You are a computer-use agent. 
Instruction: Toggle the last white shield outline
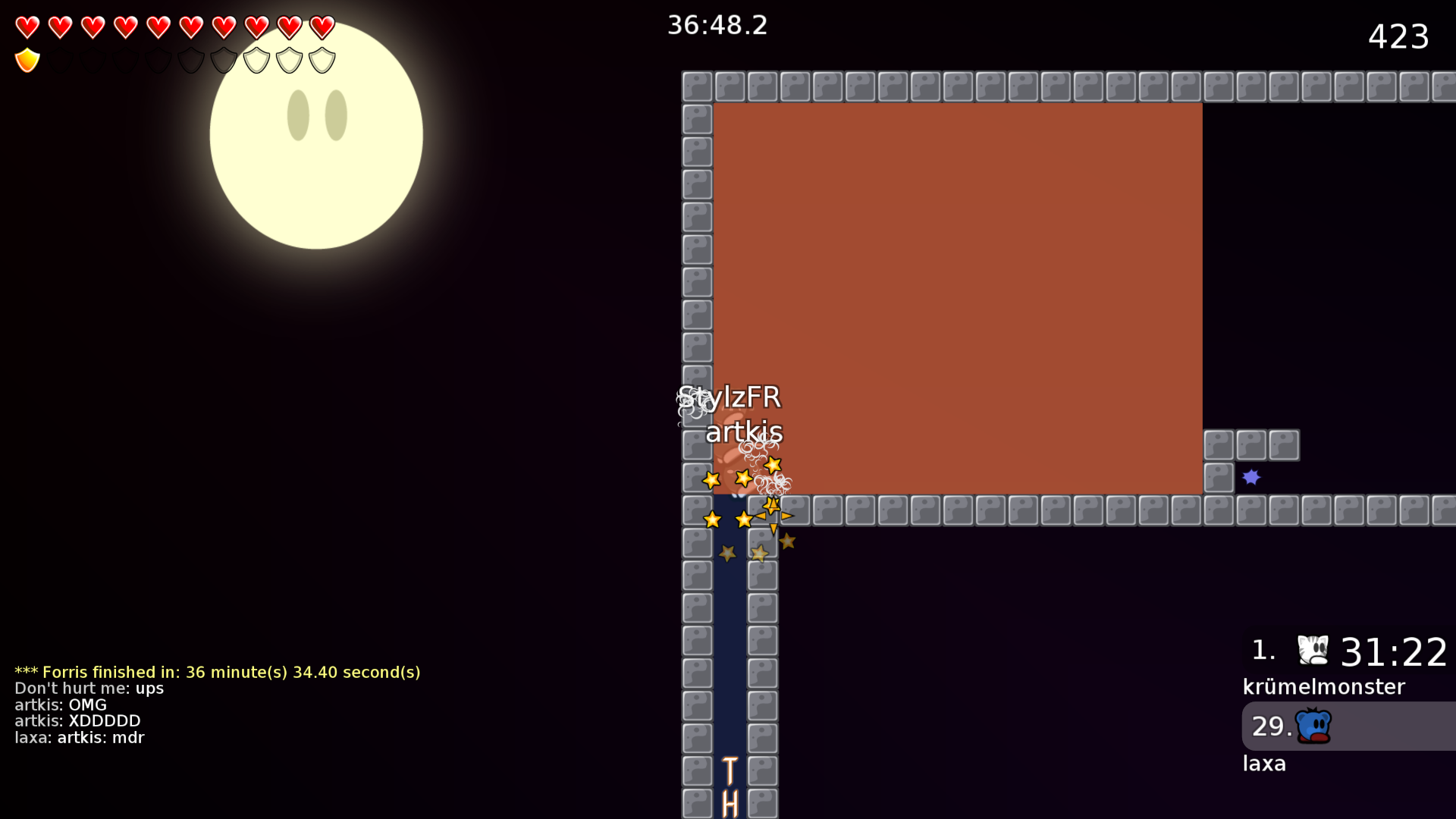click(322, 58)
